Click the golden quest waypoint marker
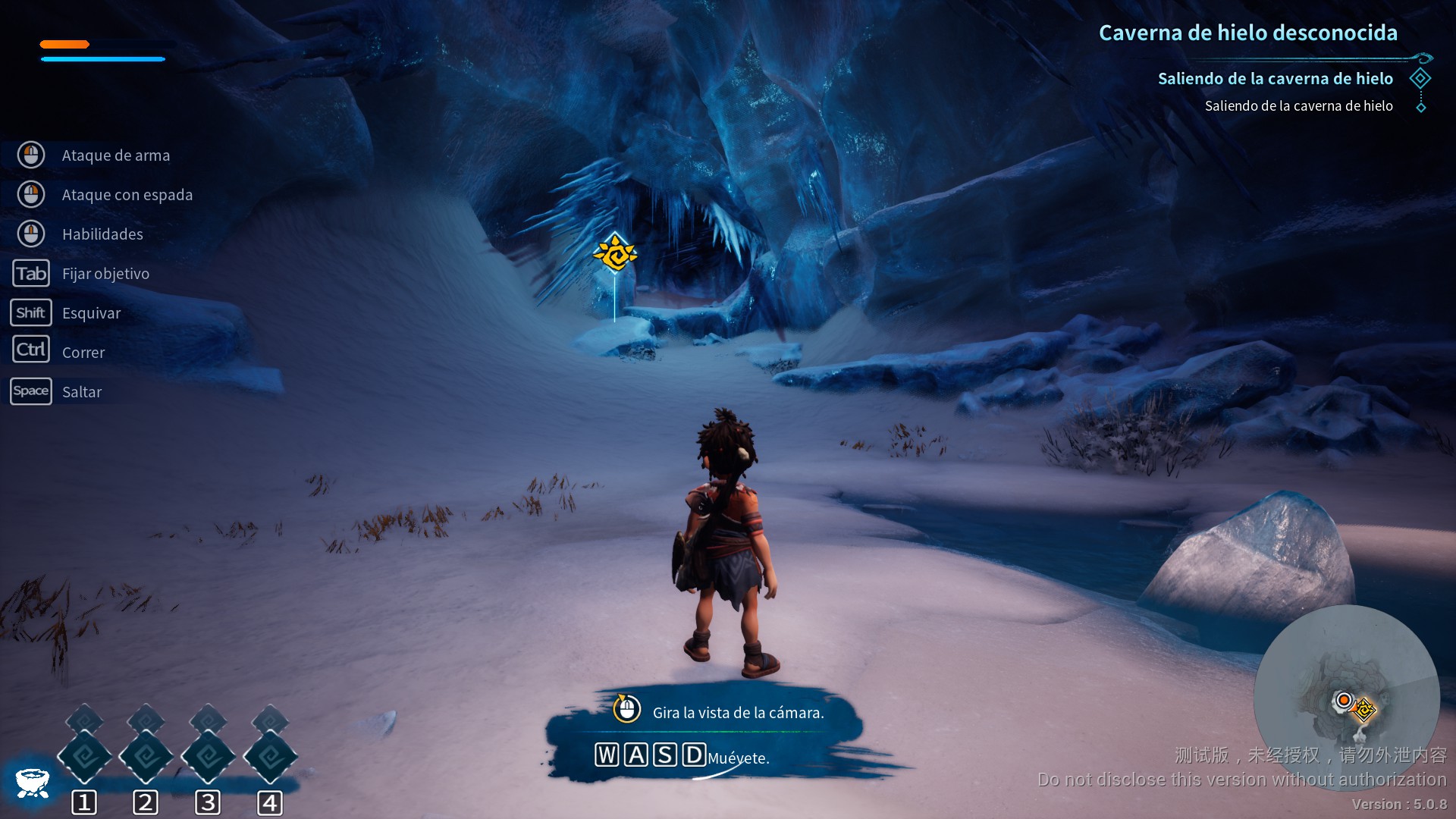Screen dimensions: 1456x819 pos(615,253)
